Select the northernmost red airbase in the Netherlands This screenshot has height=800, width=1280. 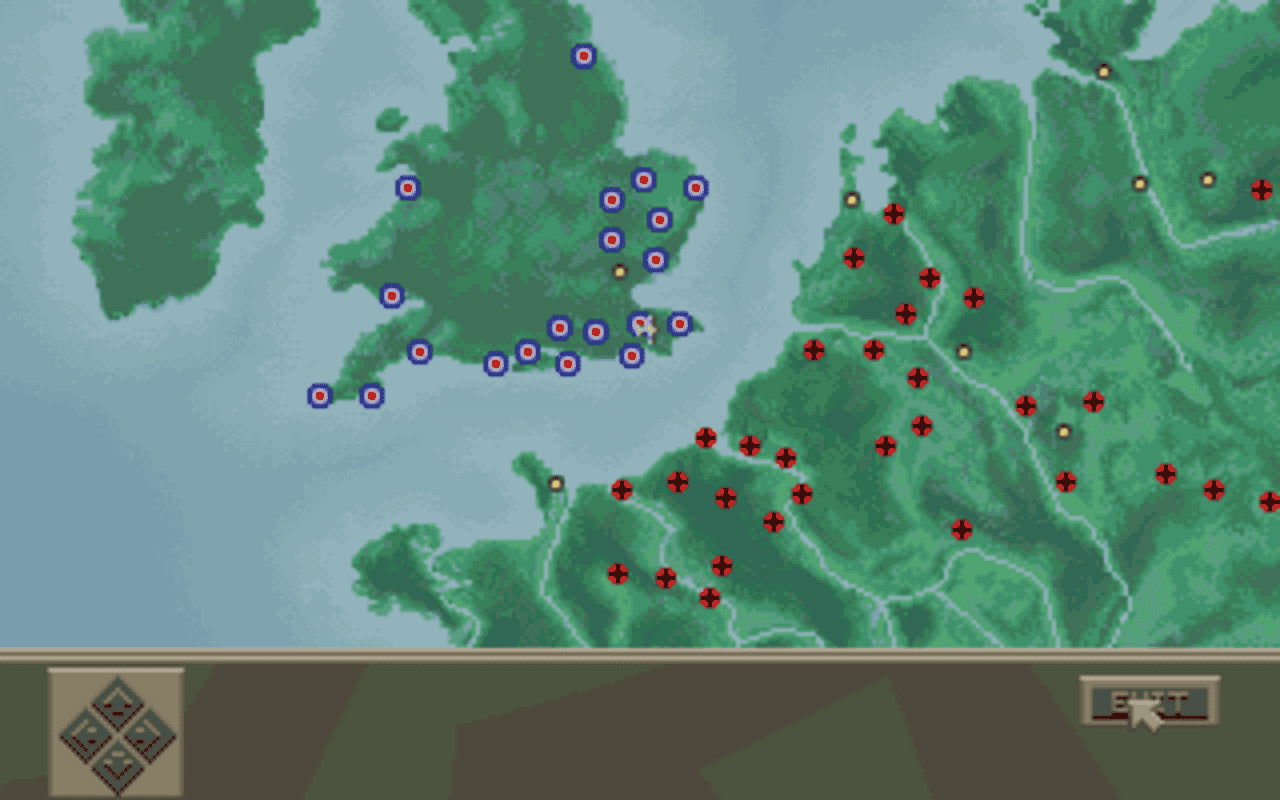click(x=894, y=211)
